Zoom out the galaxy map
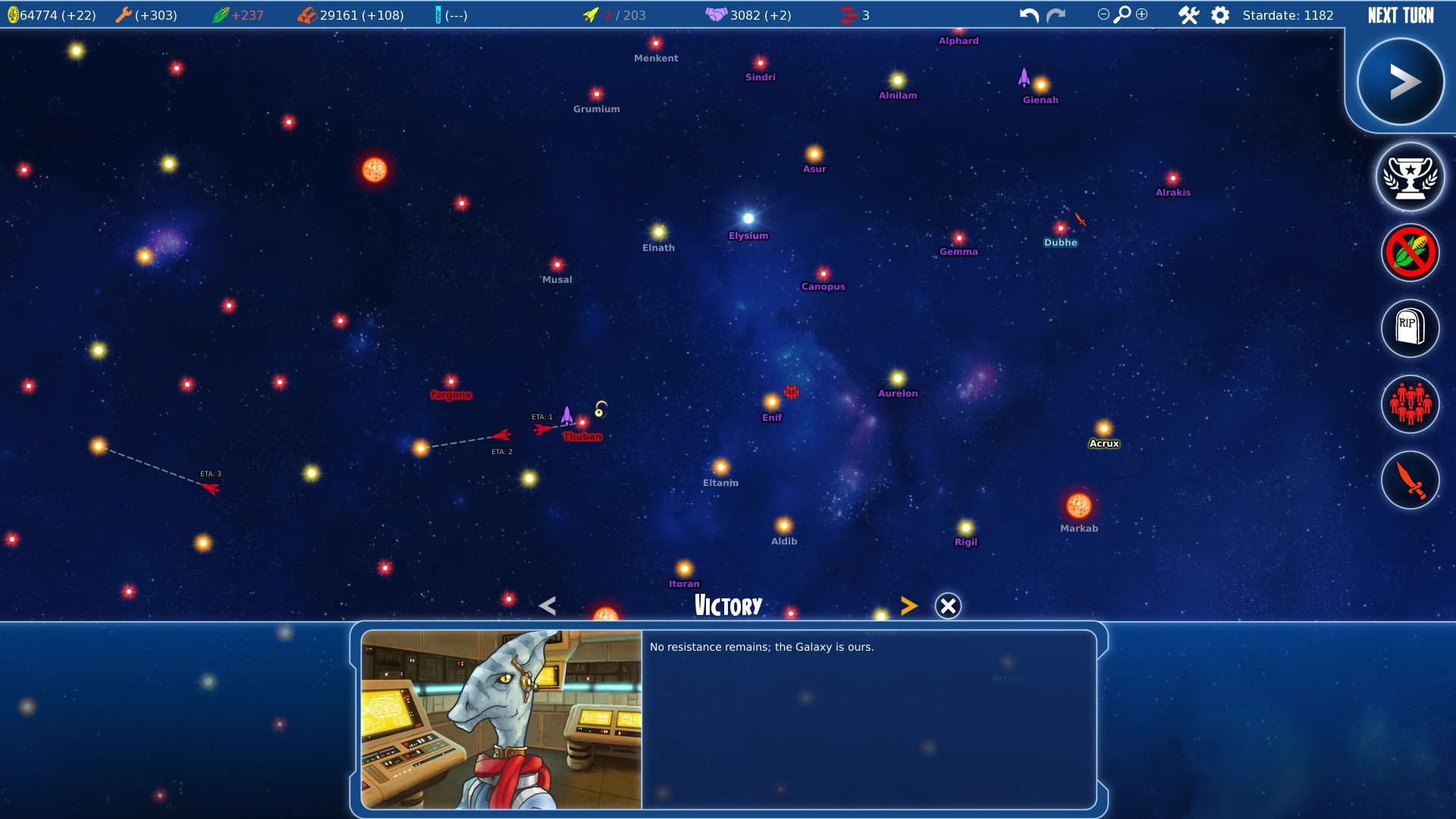The height and width of the screenshot is (819, 1456). pyautogui.click(x=1103, y=14)
